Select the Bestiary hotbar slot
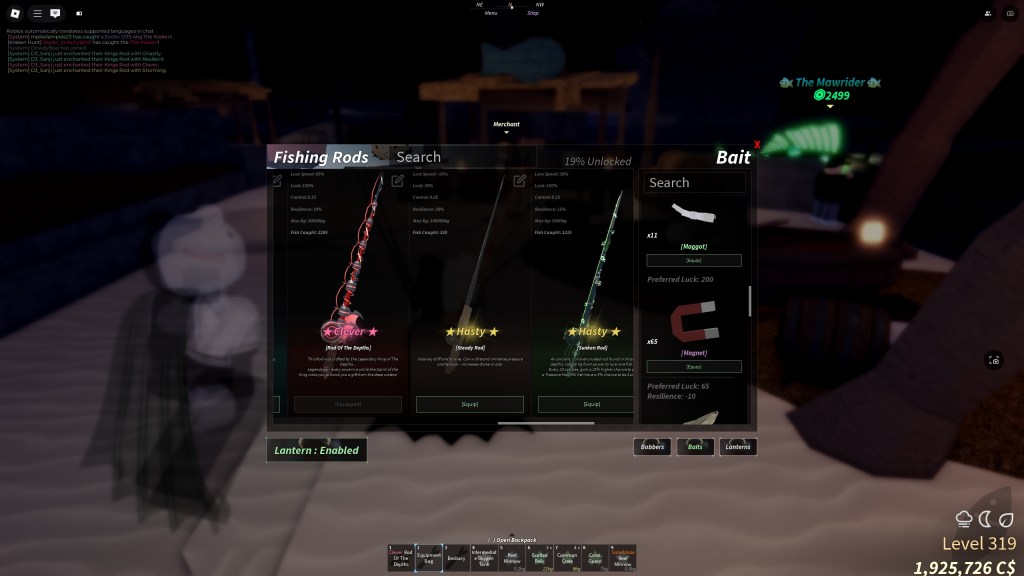 [456, 558]
